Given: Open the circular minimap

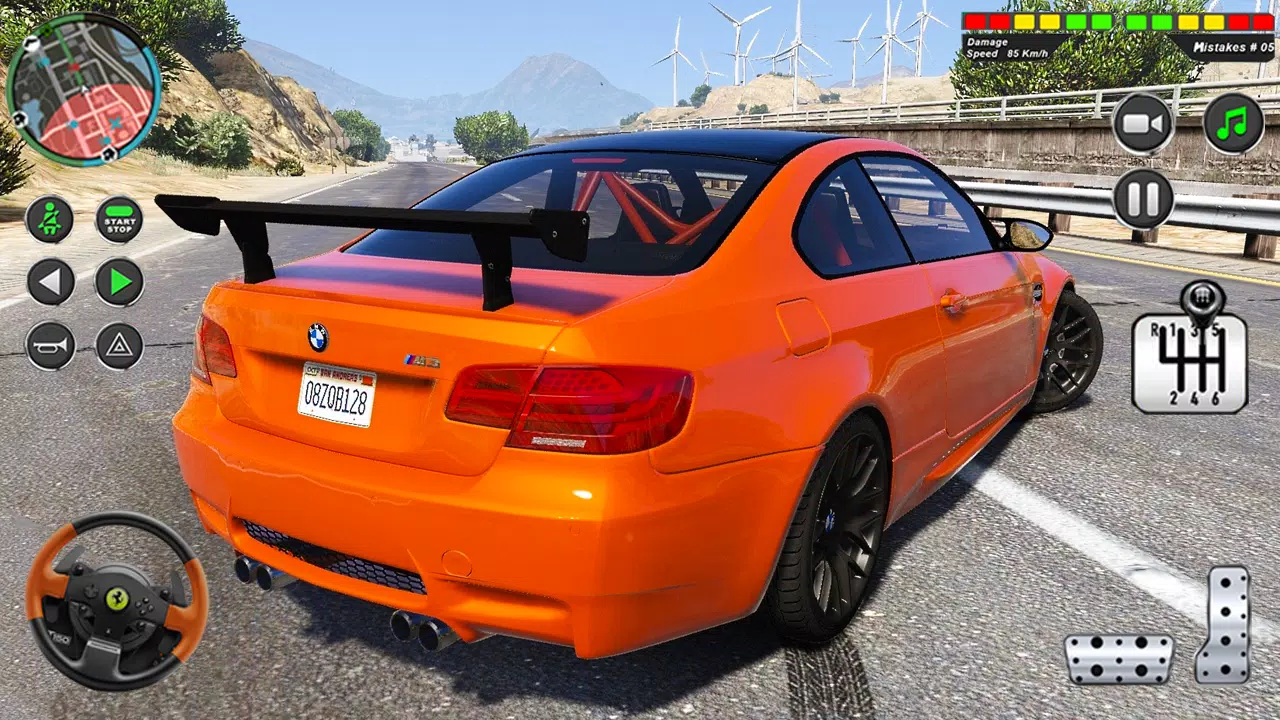Looking at the screenshot, I should coord(82,89).
